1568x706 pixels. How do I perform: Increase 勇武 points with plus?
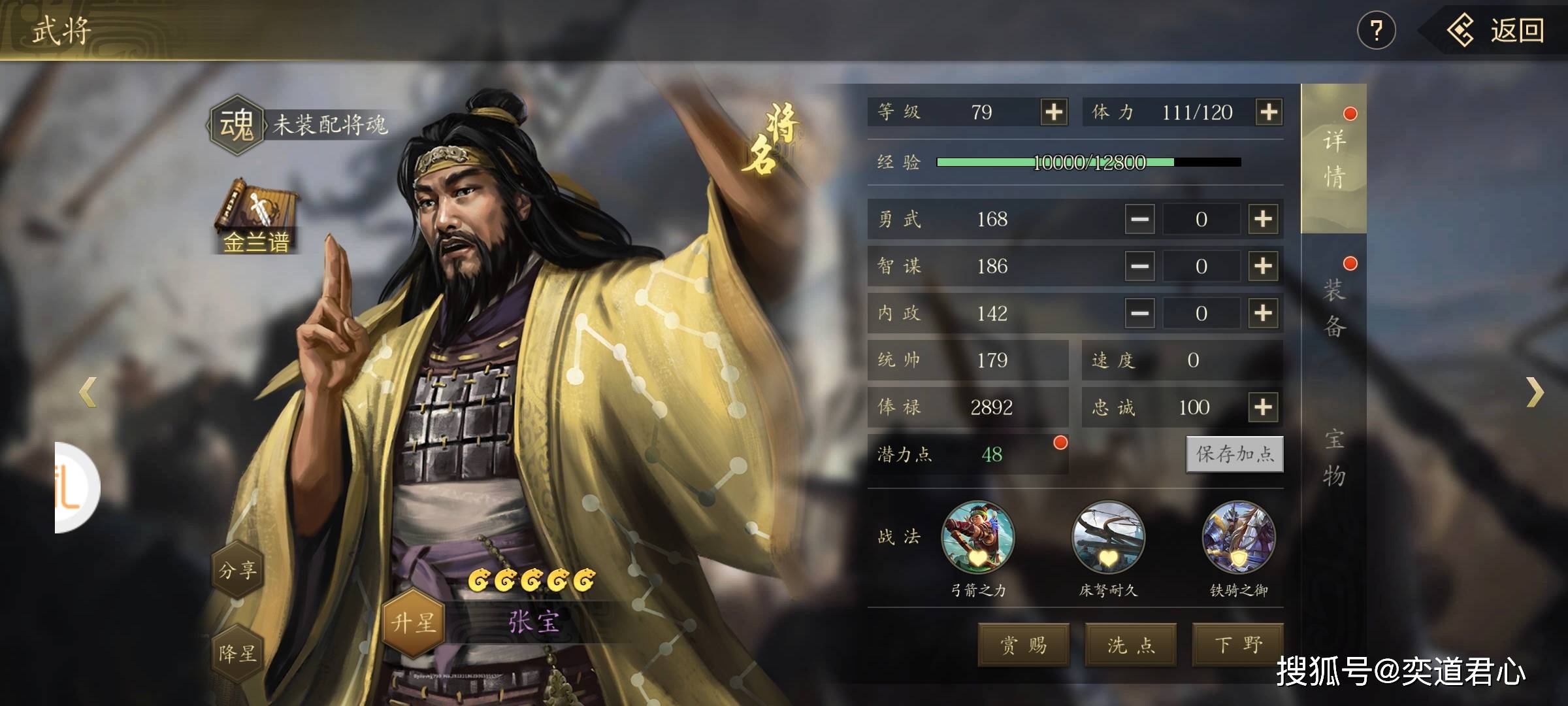[1263, 219]
